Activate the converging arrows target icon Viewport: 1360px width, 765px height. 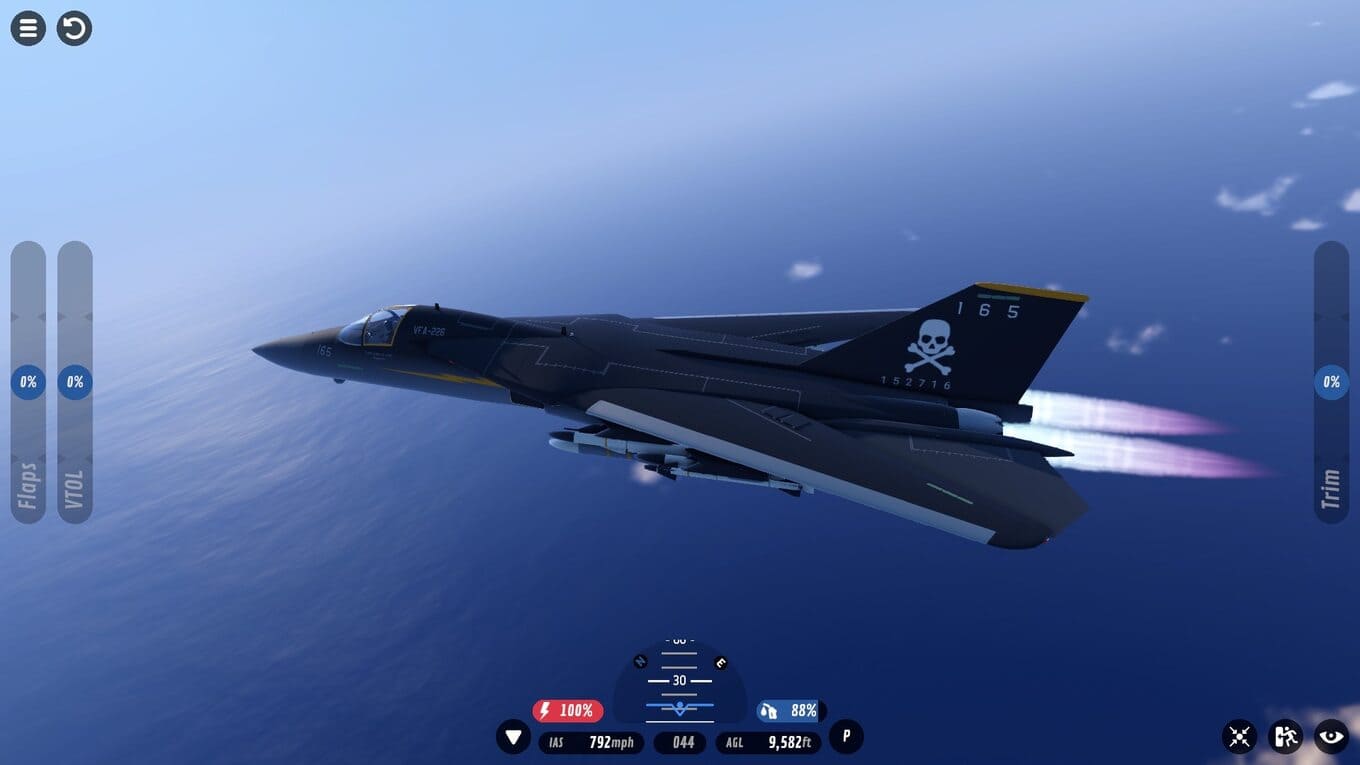tap(1239, 737)
